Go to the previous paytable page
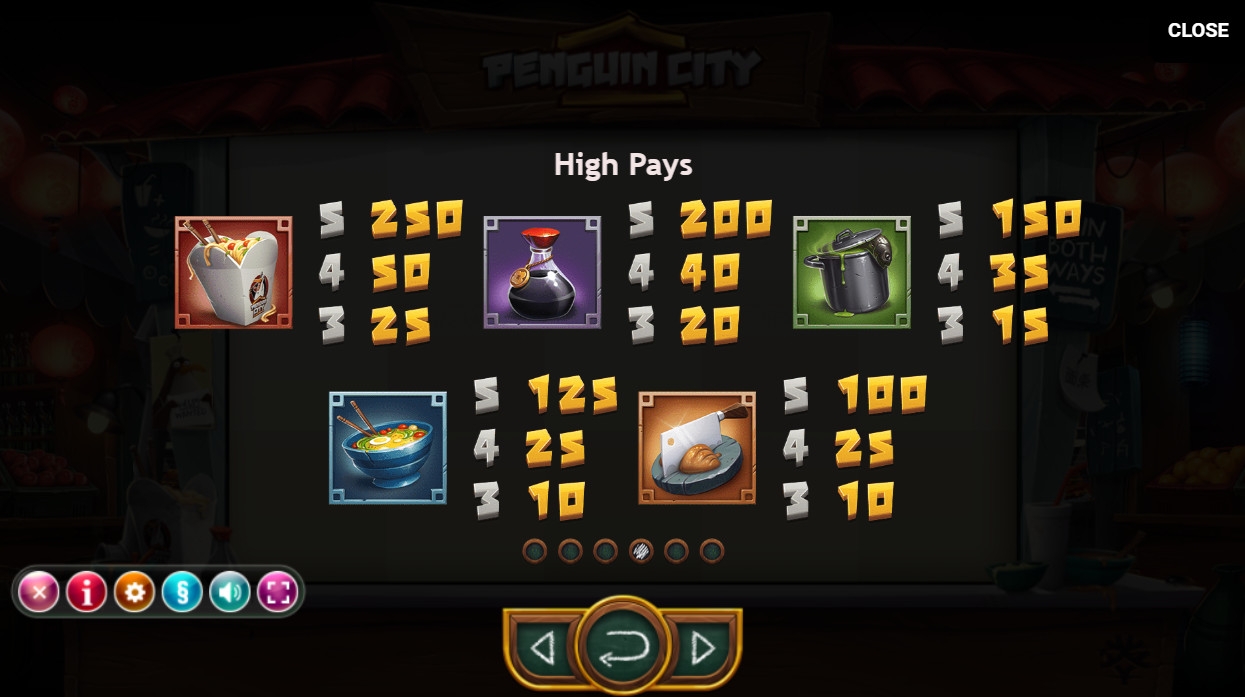This screenshot has width=1245, height=697. pos(543,649)
